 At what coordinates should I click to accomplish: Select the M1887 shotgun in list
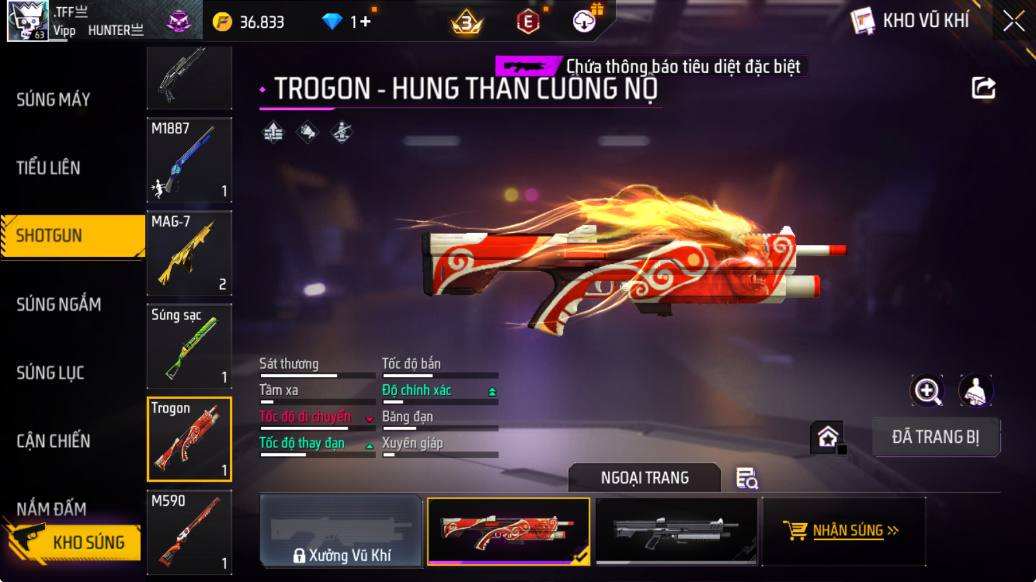point(189,161)
